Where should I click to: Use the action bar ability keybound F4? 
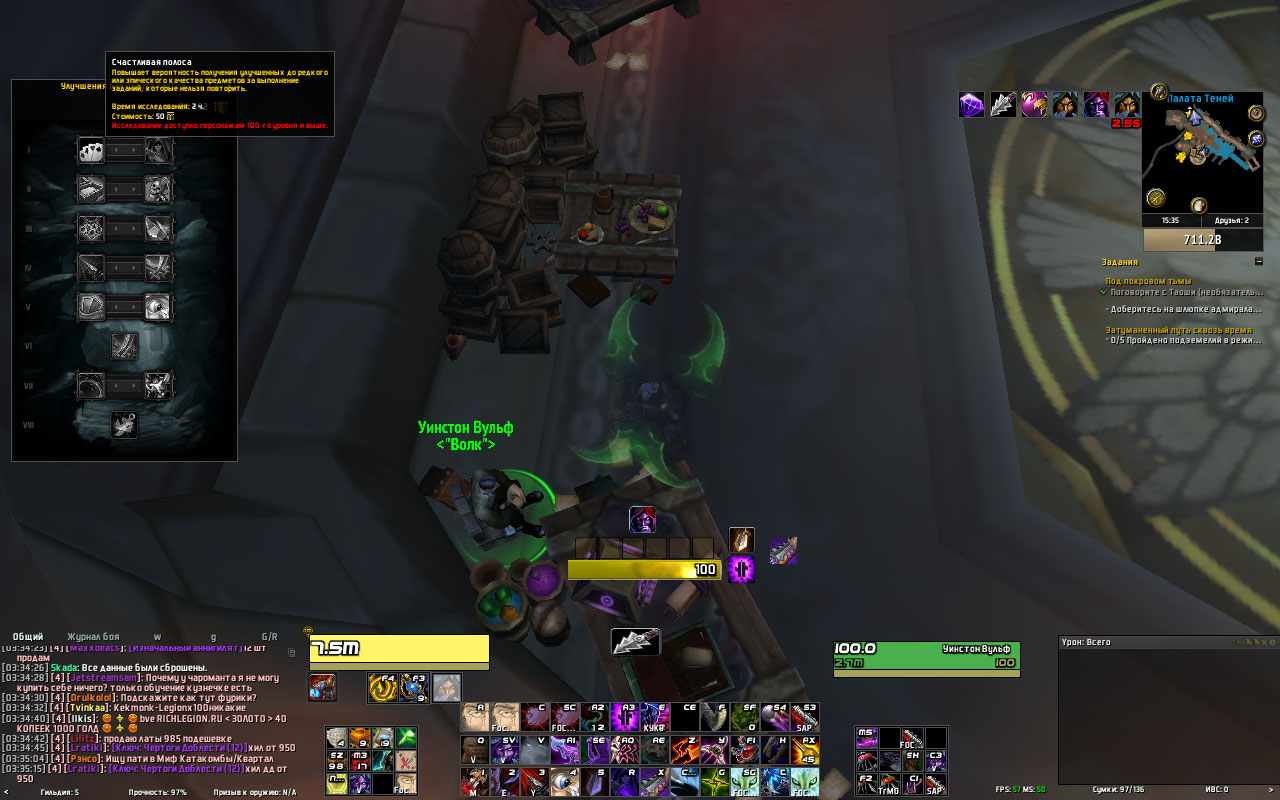tap(382, 687)
